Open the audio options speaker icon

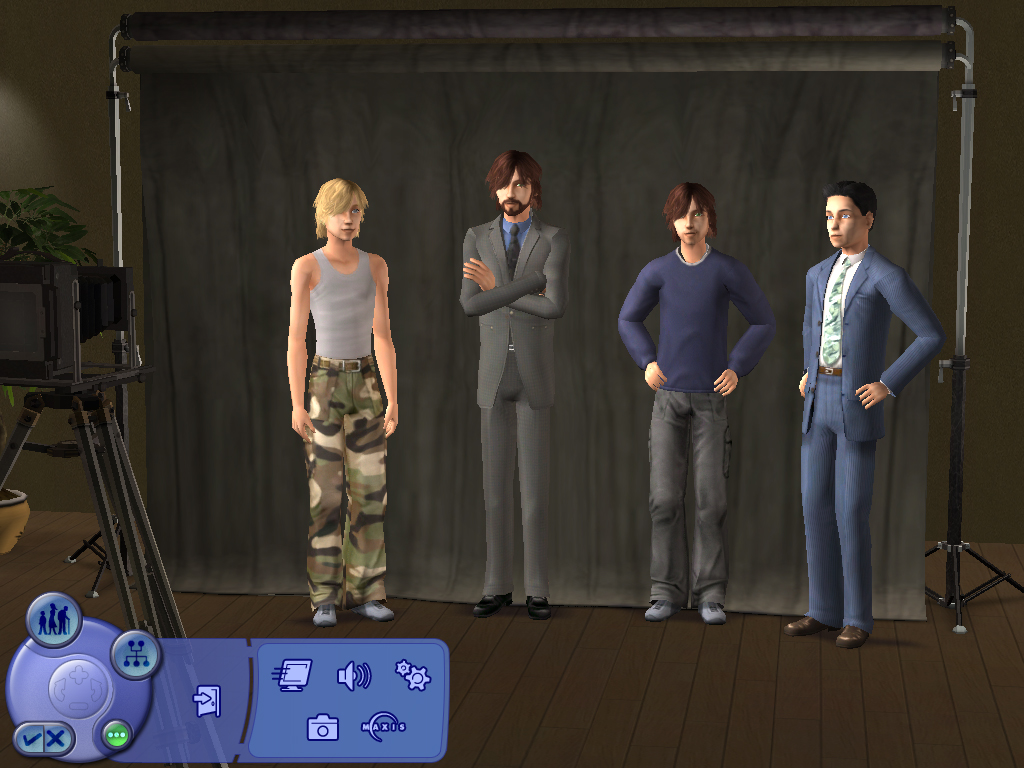[353, 676]
